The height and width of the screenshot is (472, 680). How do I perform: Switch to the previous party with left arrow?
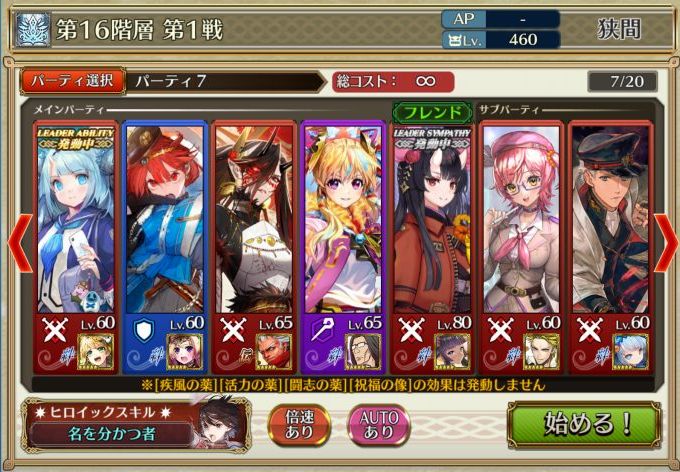[15, 246]
